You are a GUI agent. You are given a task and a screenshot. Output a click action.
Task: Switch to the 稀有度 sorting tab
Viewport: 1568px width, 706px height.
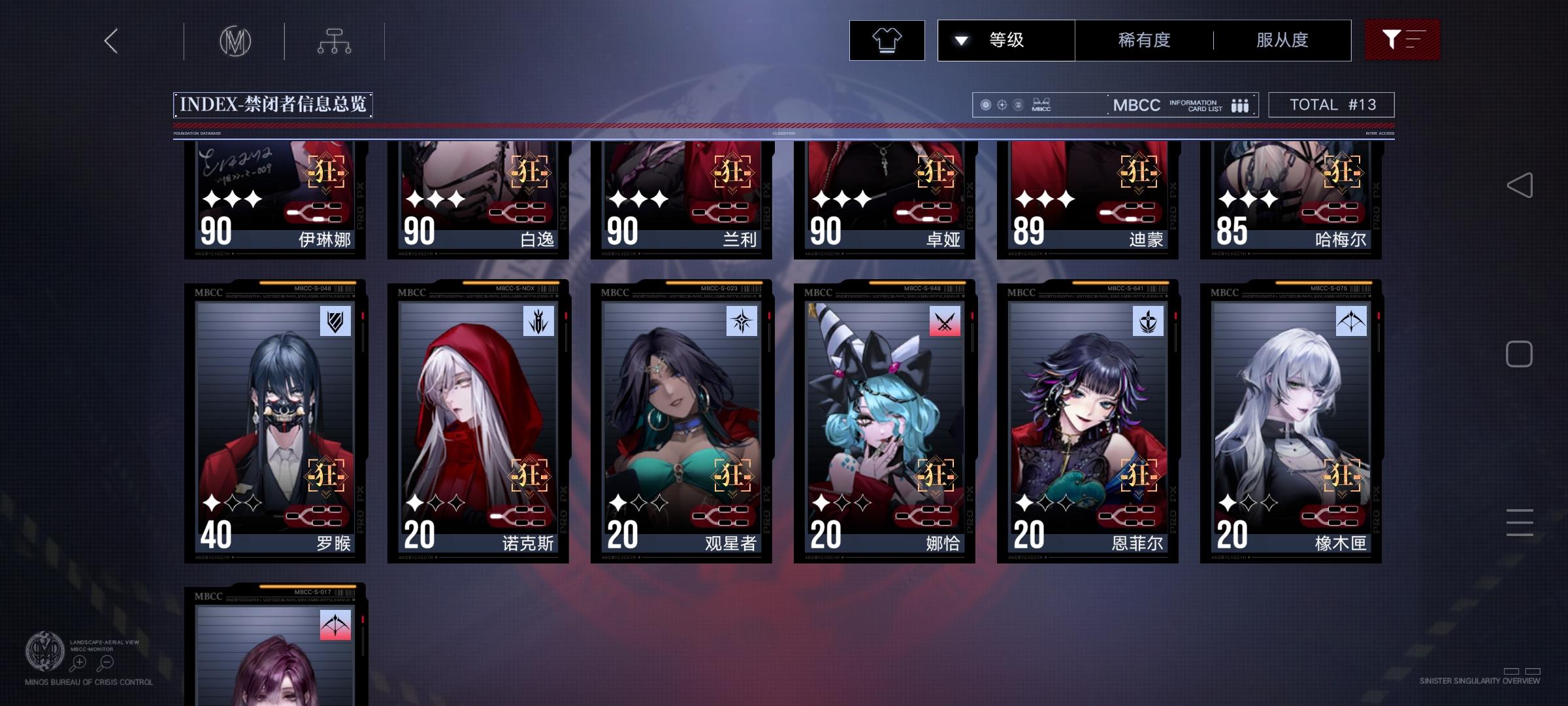coord(1142,40)
